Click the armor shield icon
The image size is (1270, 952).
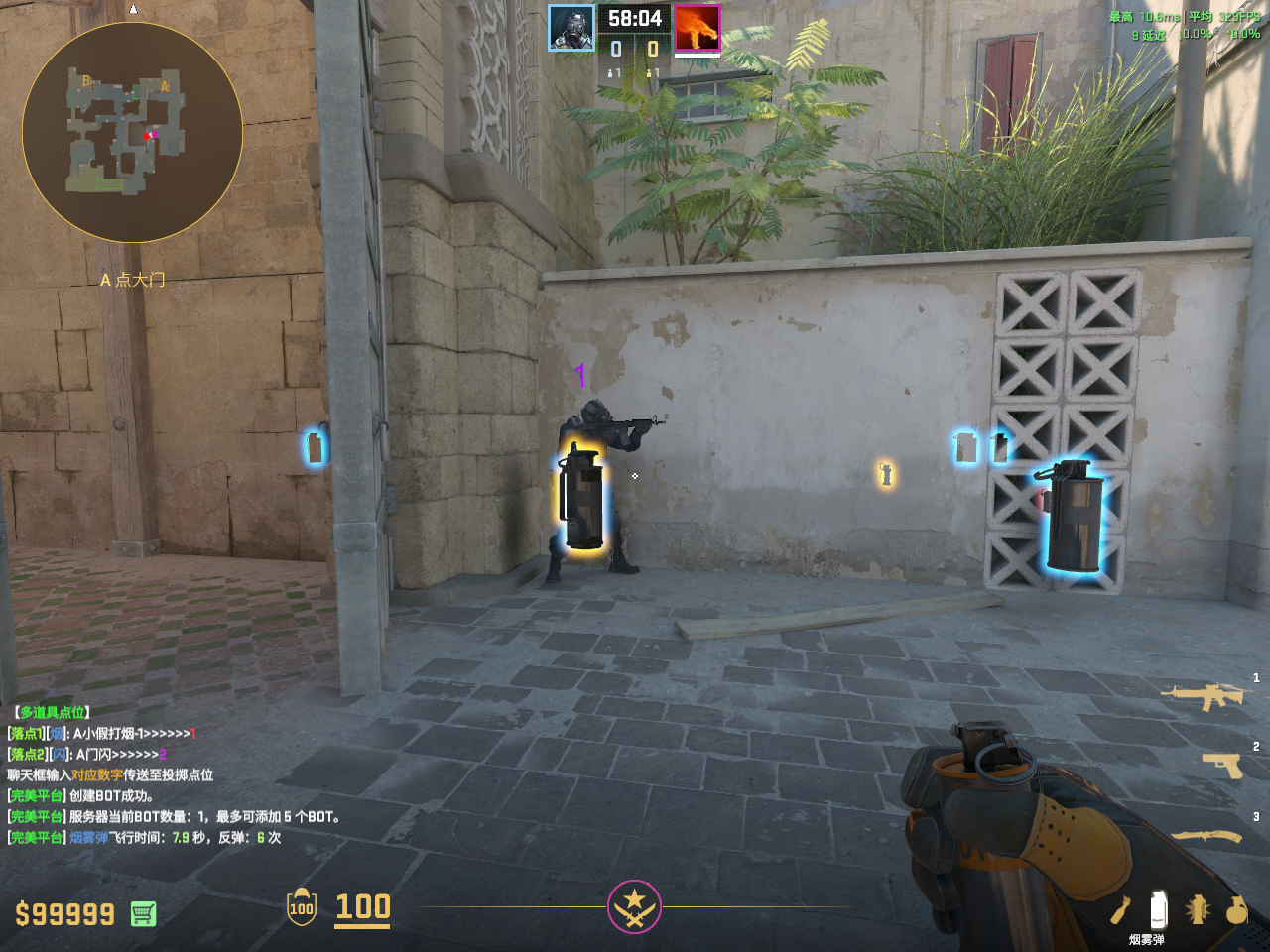302,906
